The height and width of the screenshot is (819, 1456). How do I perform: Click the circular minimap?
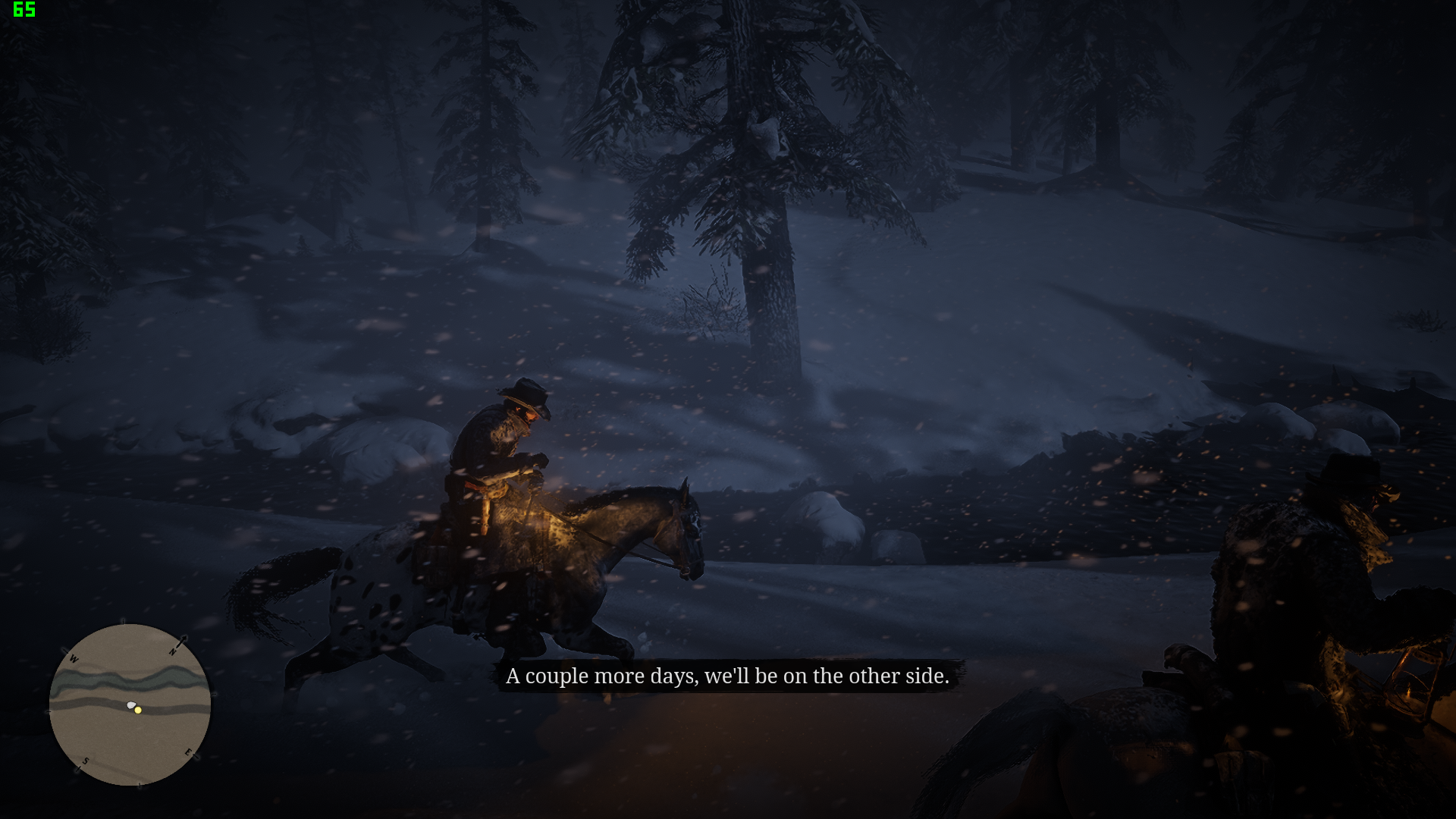pyautogui.click(x=130, y=704)
